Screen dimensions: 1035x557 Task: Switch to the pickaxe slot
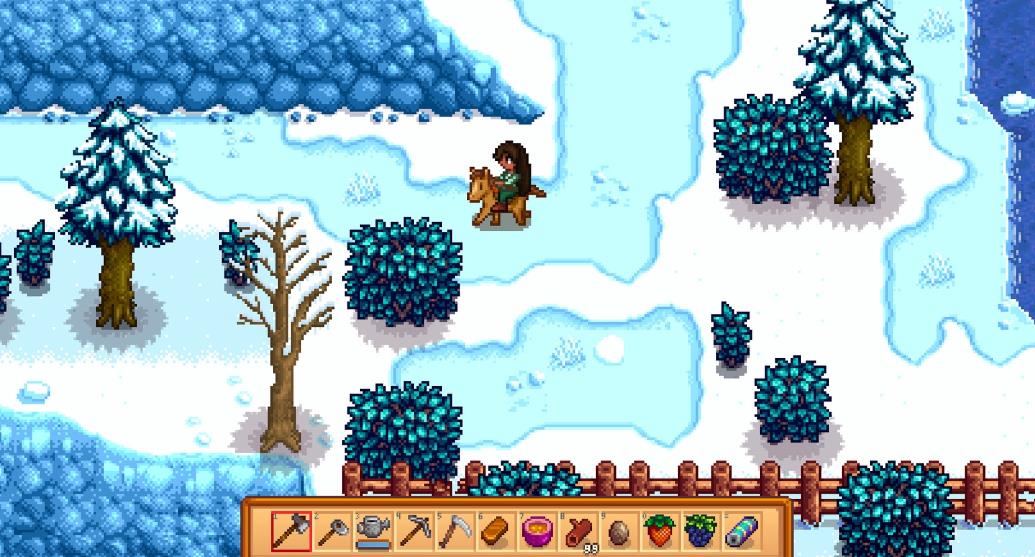[413, 530]
